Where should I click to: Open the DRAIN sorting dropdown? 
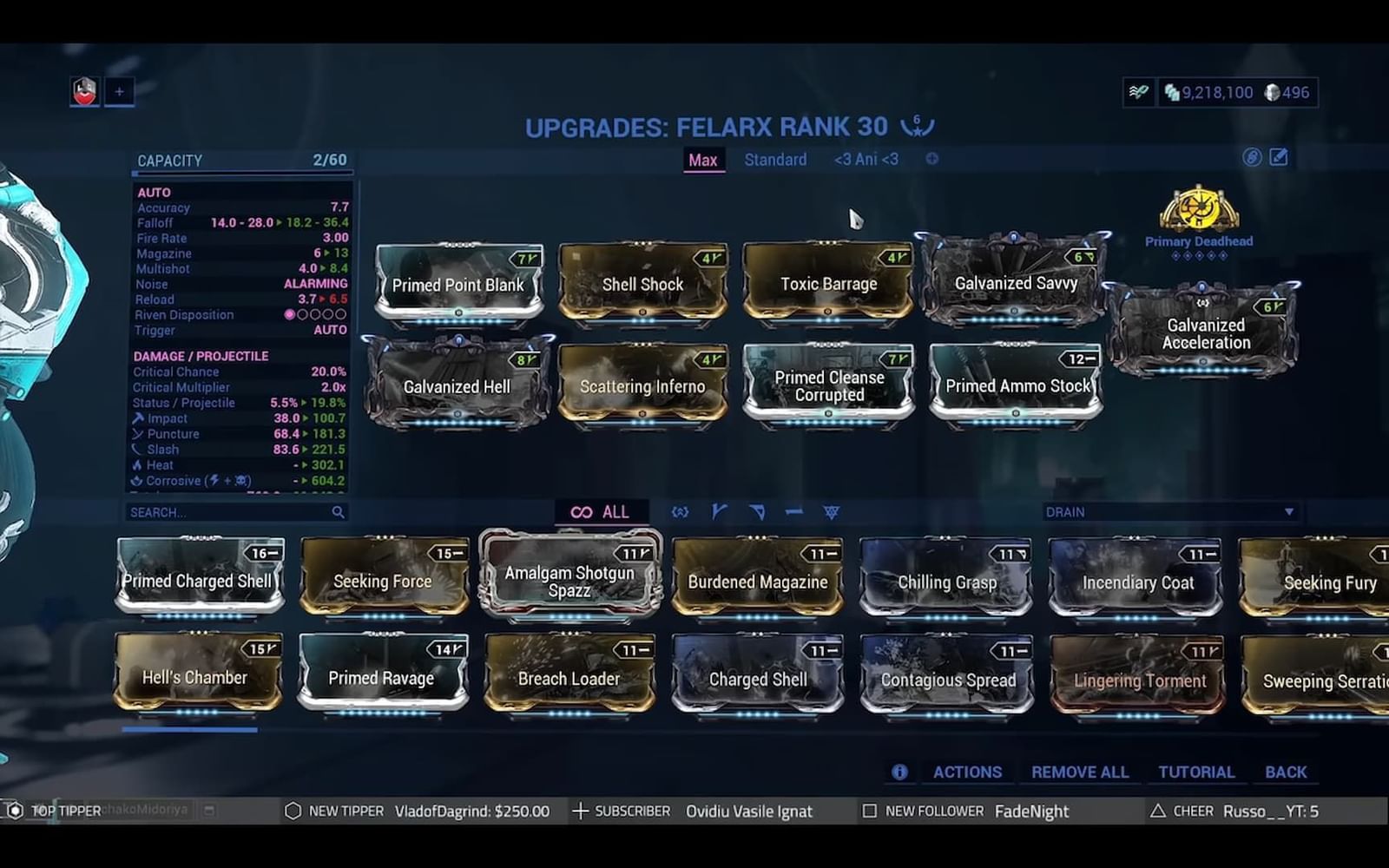(1172, 512)
